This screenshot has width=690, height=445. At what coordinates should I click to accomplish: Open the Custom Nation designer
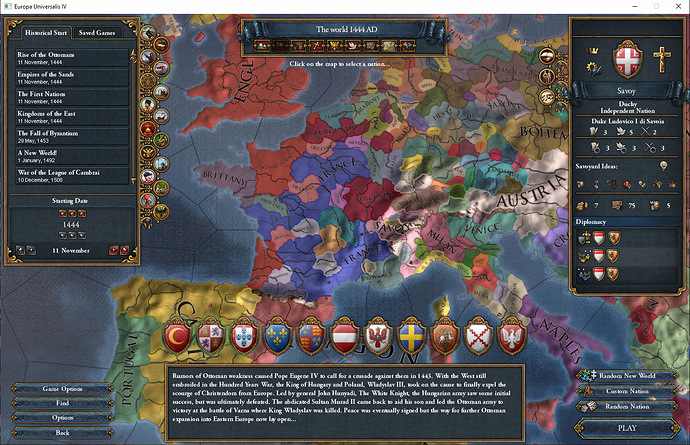click(626, 390)
